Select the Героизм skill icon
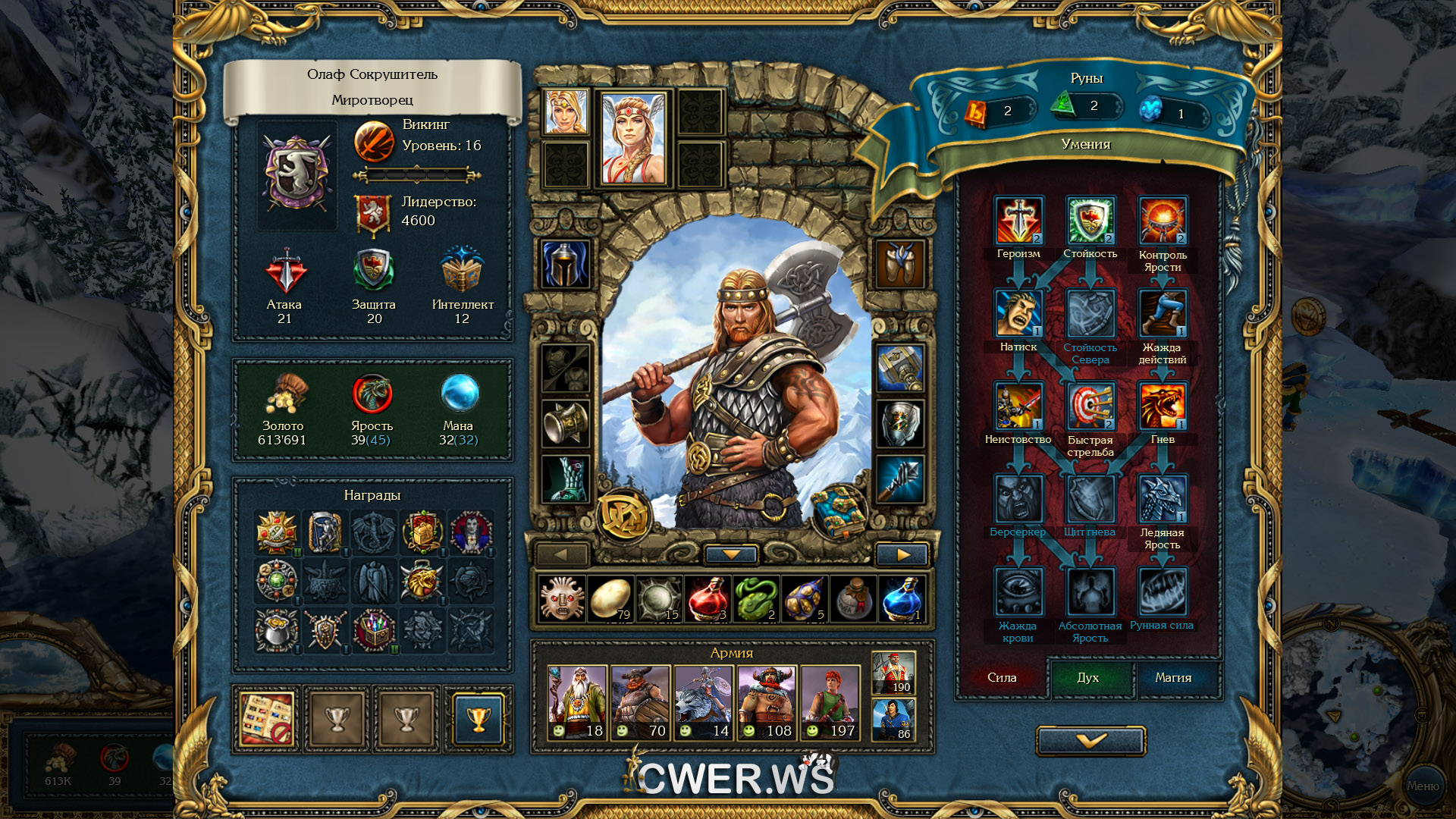 1018,221
